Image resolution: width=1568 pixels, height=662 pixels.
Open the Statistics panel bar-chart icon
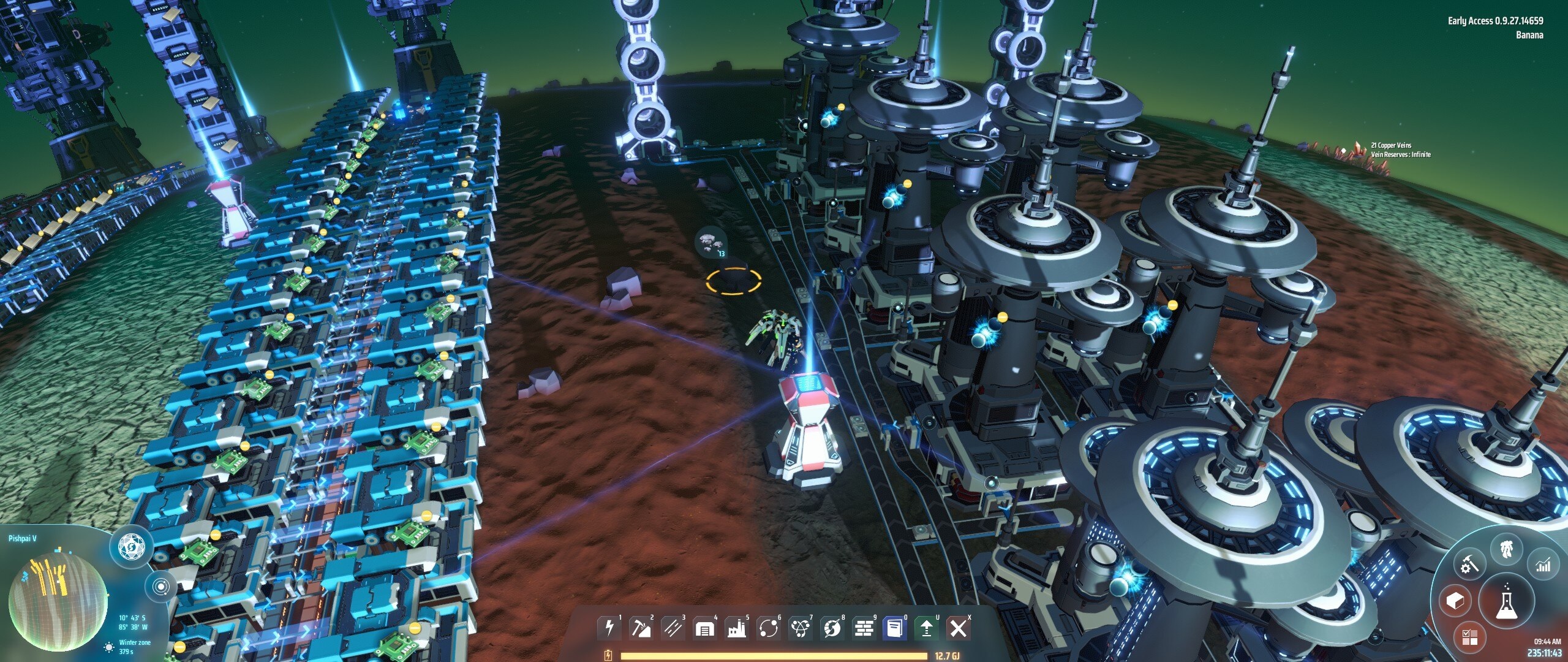coord(1544,565)
